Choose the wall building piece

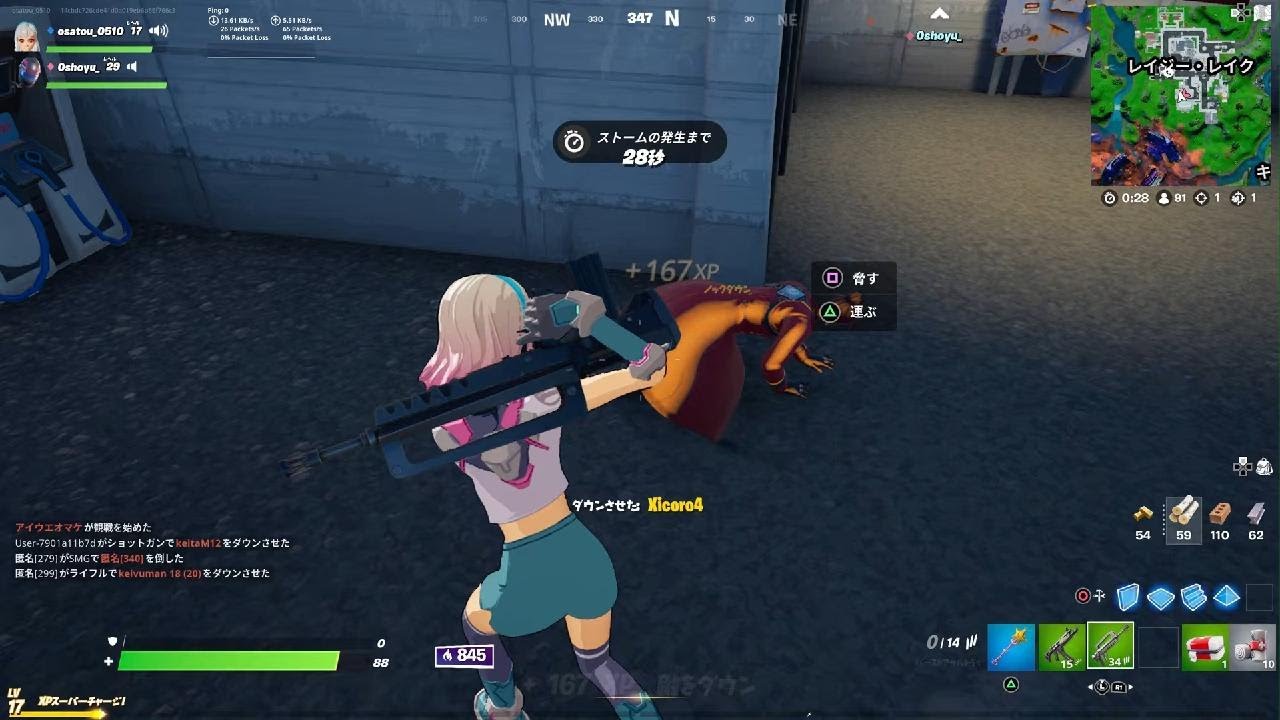click(1128, 597)
